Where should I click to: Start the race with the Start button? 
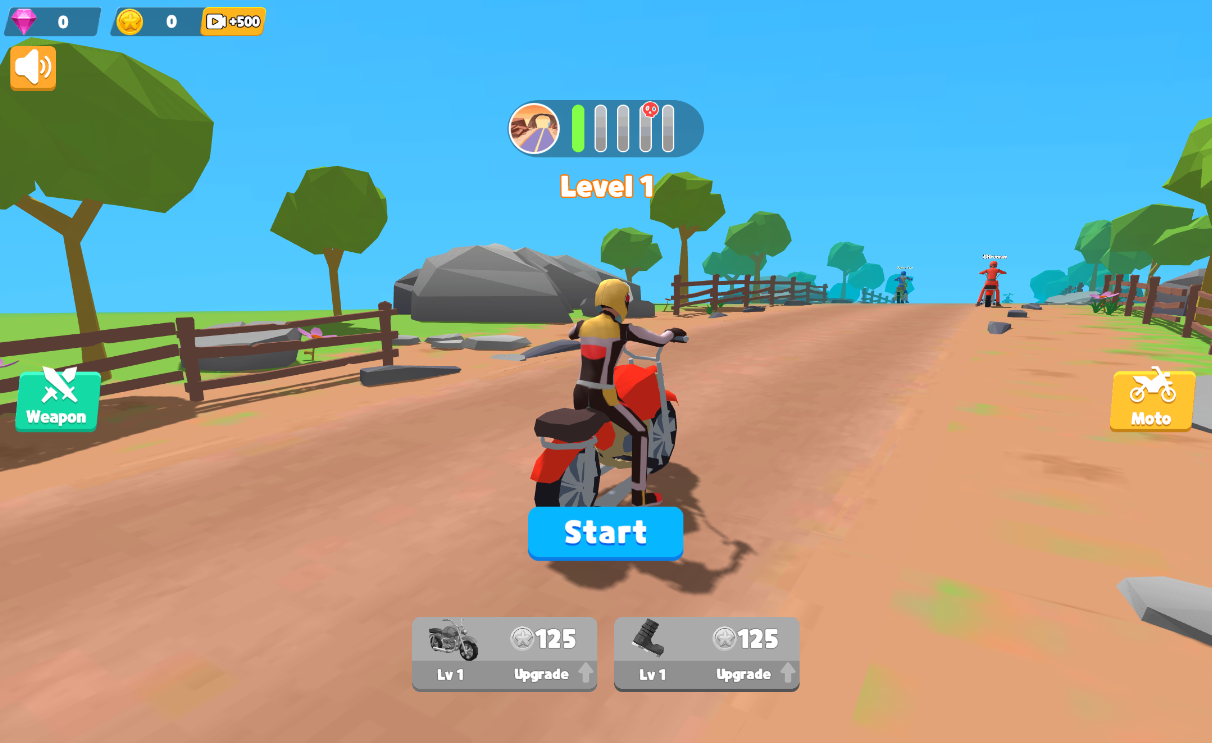click(605, 532)
